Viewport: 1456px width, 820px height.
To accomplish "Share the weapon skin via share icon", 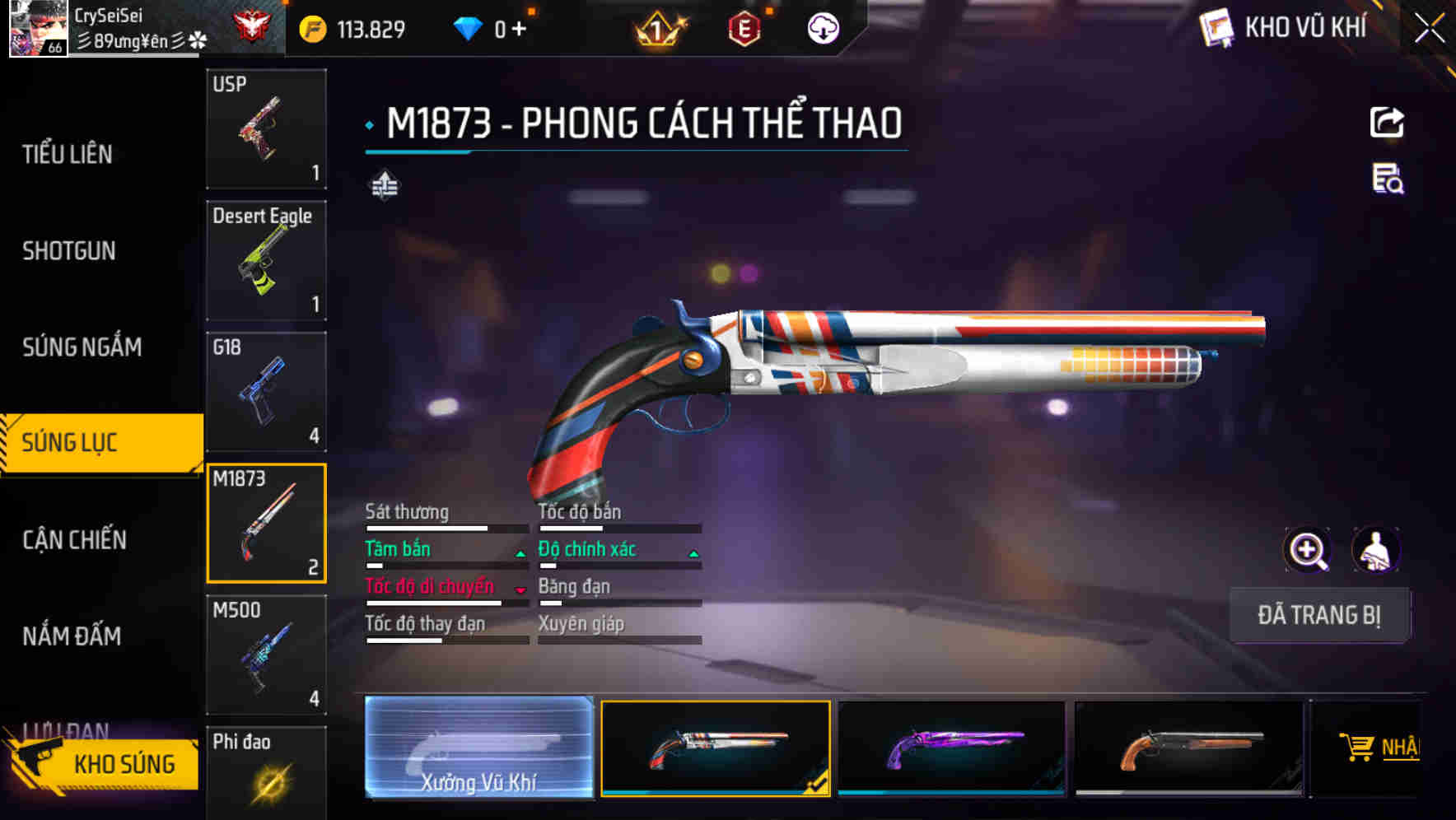I will pyautogui.click(x=1387, y=123).
